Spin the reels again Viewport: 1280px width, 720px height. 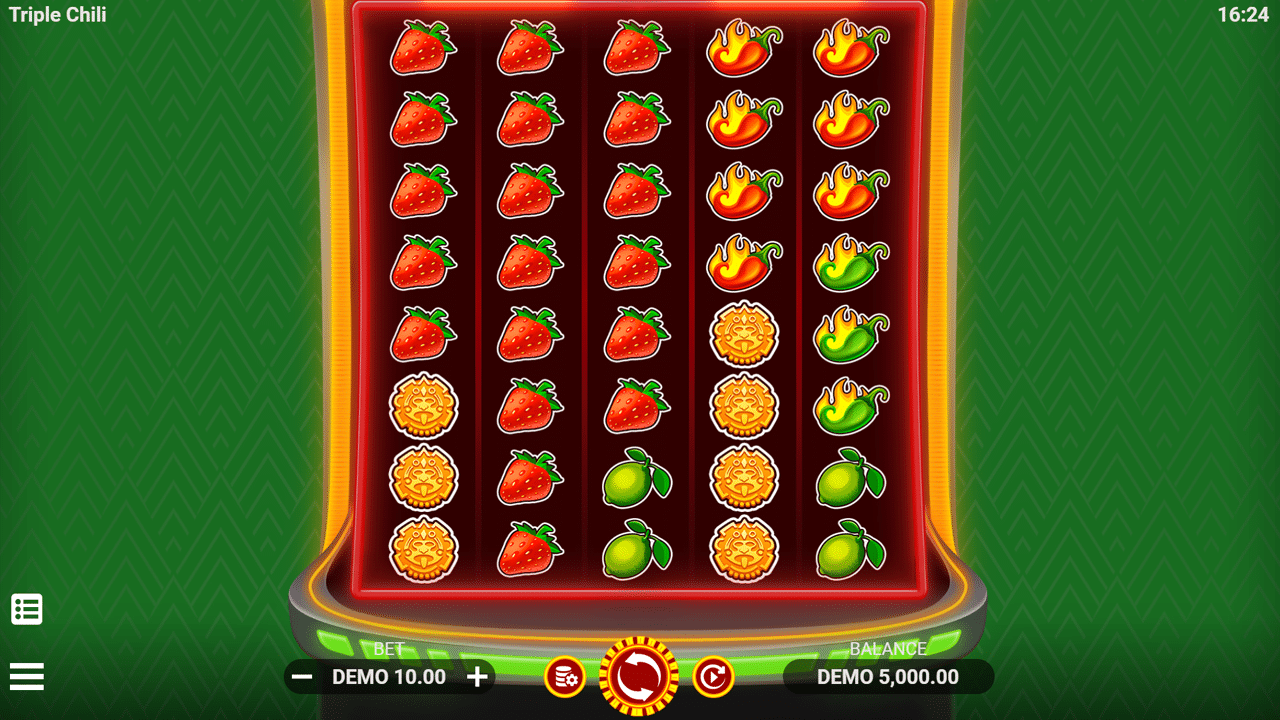tap(639, 677)
